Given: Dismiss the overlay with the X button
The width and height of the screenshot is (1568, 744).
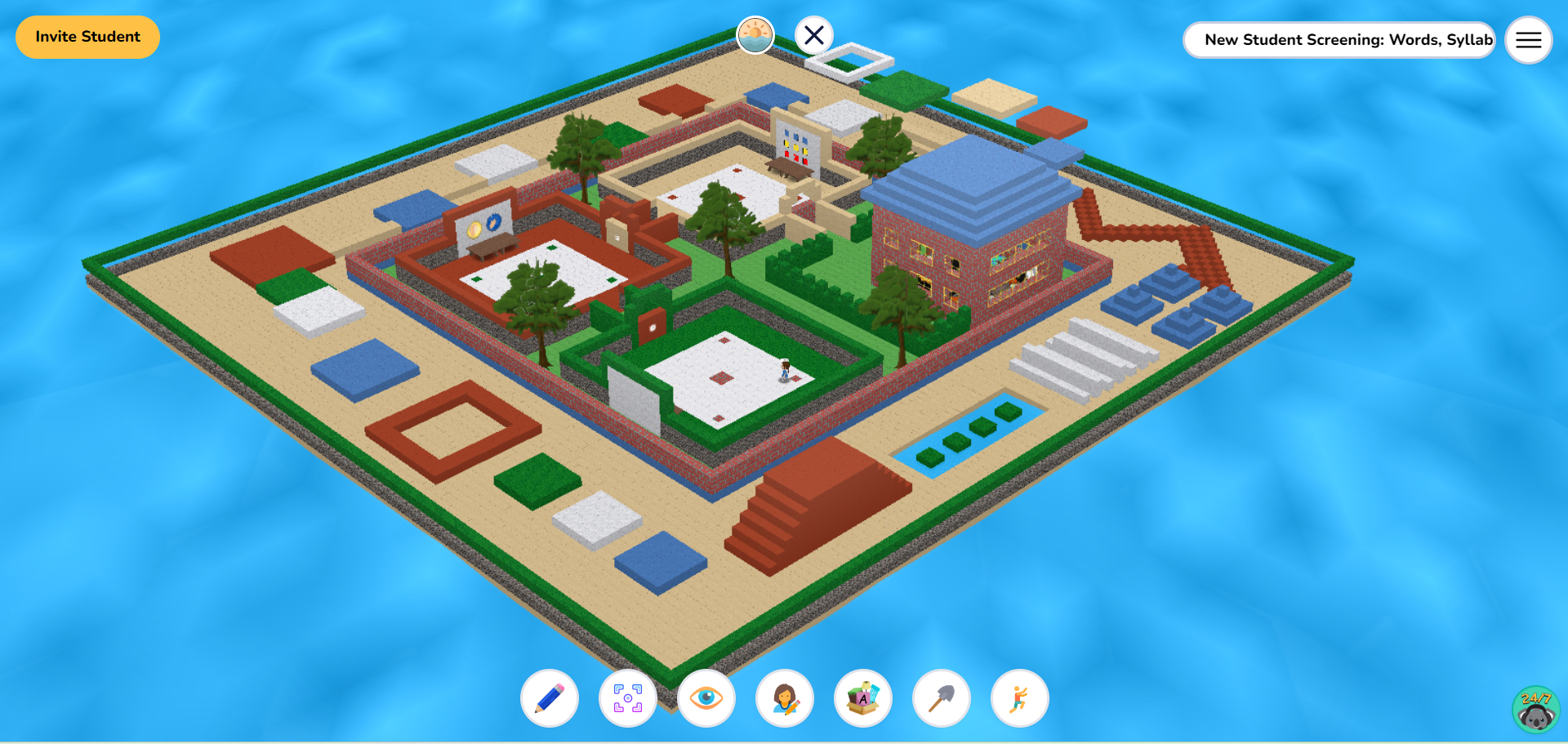Looking at the screenshot, I should pyautogui.click(x=813, y=35).
